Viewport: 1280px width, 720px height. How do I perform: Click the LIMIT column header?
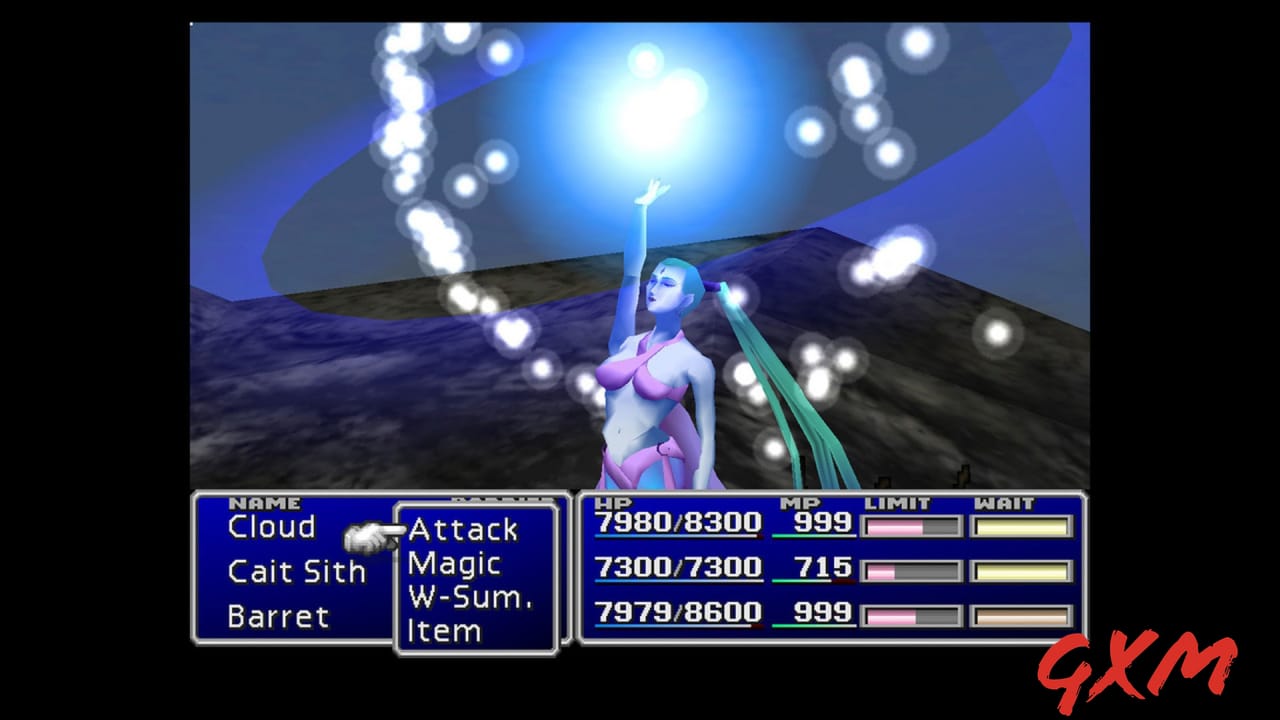click(897, 501)
